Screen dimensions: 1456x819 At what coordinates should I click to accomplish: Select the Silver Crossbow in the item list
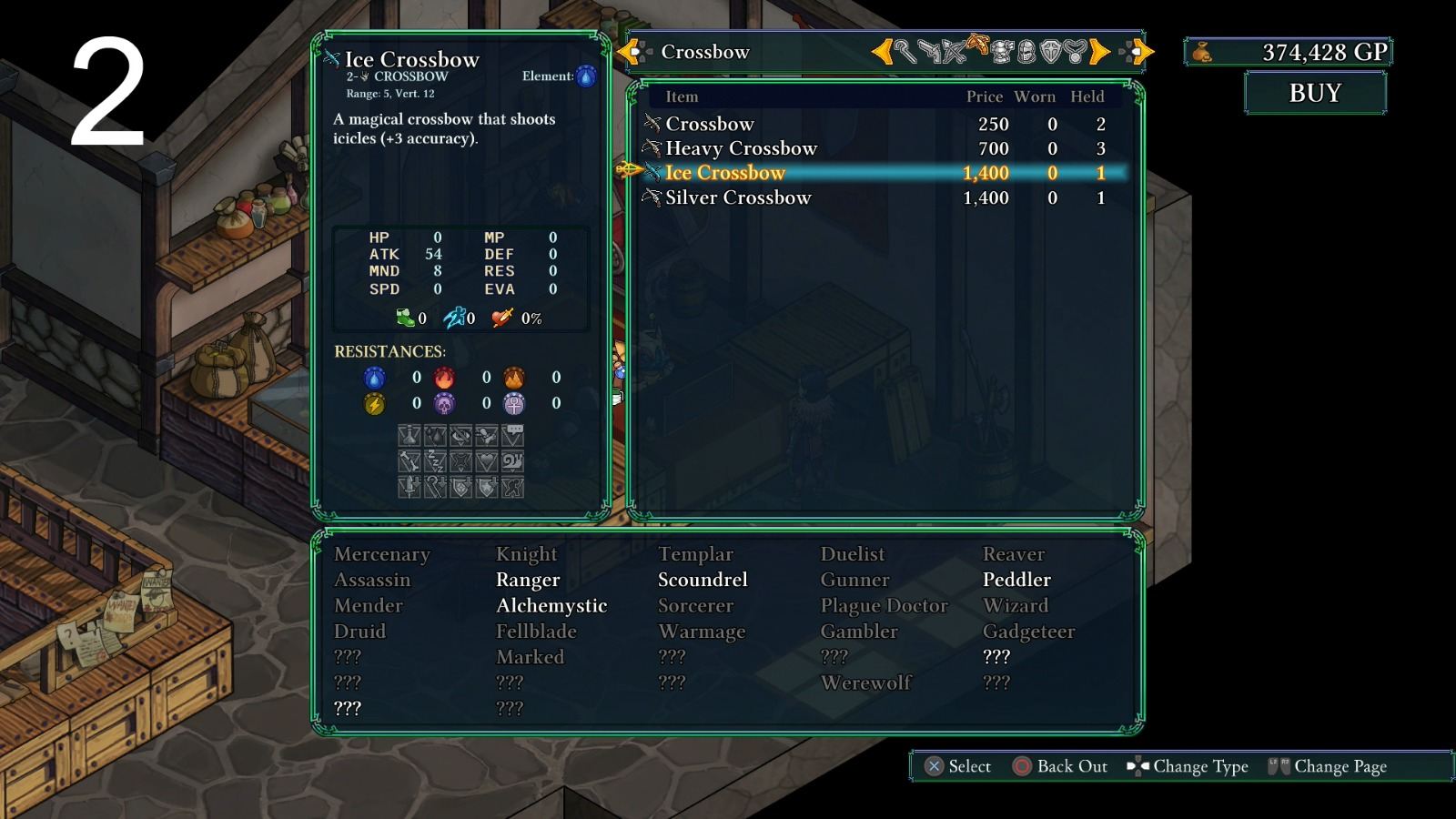(x=737, y=197)
